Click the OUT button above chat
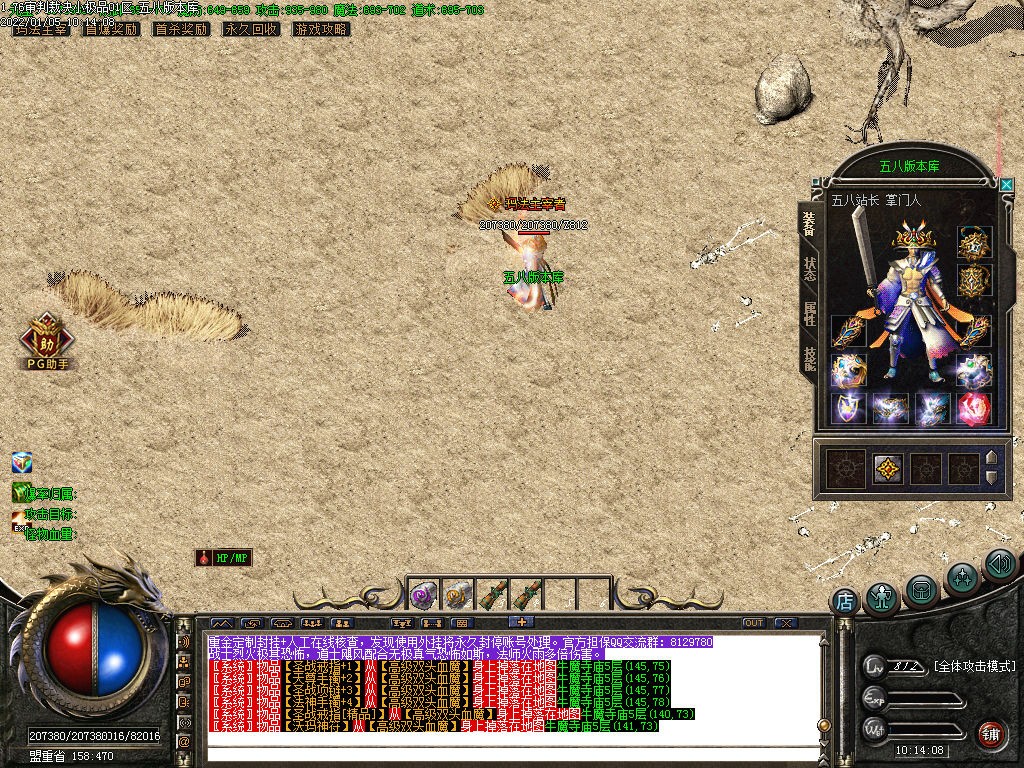The image size is (1024, 768). coord(754,623)
